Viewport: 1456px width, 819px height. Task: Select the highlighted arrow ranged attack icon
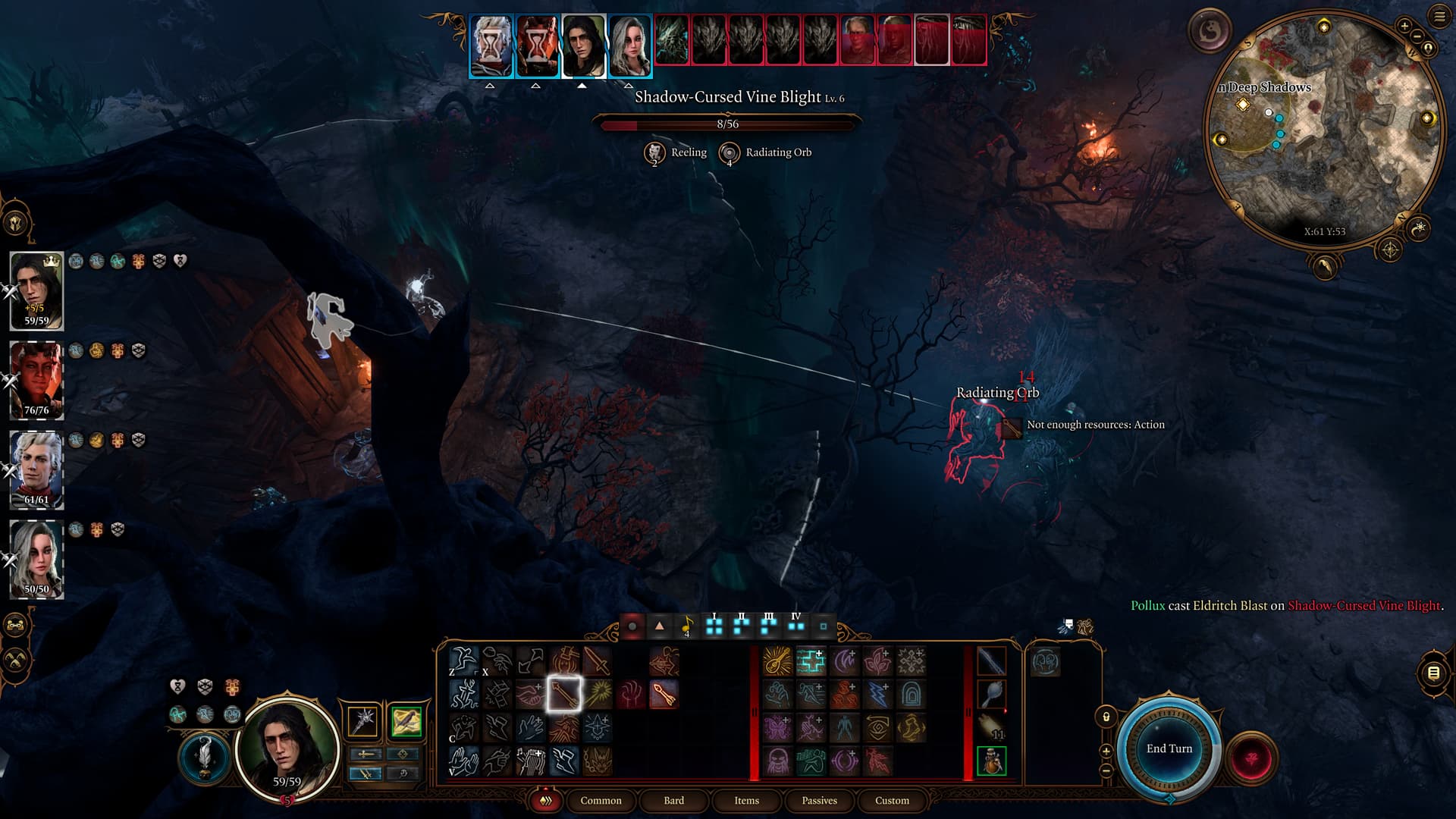[563, 693]
